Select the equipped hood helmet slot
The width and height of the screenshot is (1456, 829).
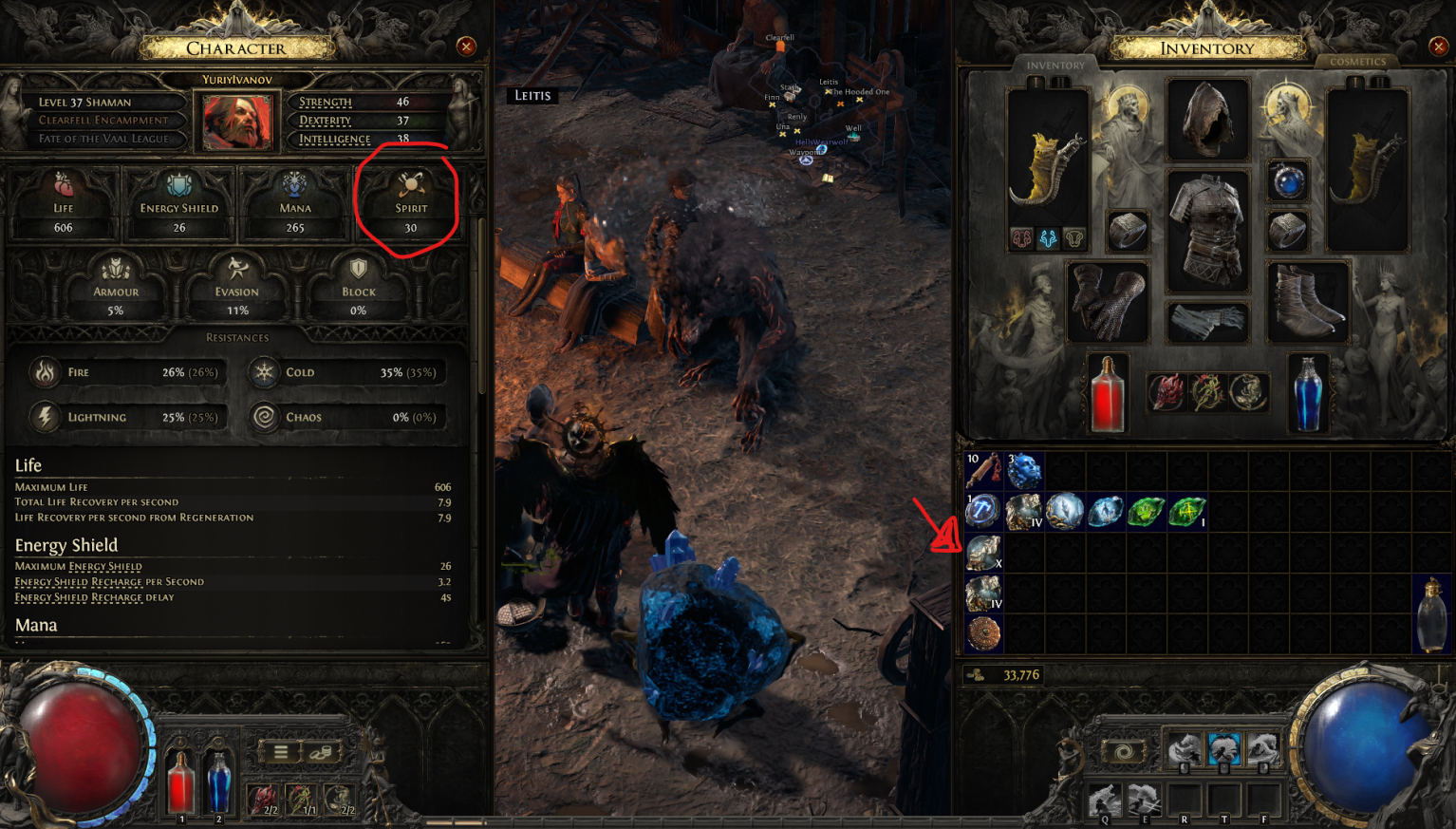pyautogui.click(x=1206, y=120)
